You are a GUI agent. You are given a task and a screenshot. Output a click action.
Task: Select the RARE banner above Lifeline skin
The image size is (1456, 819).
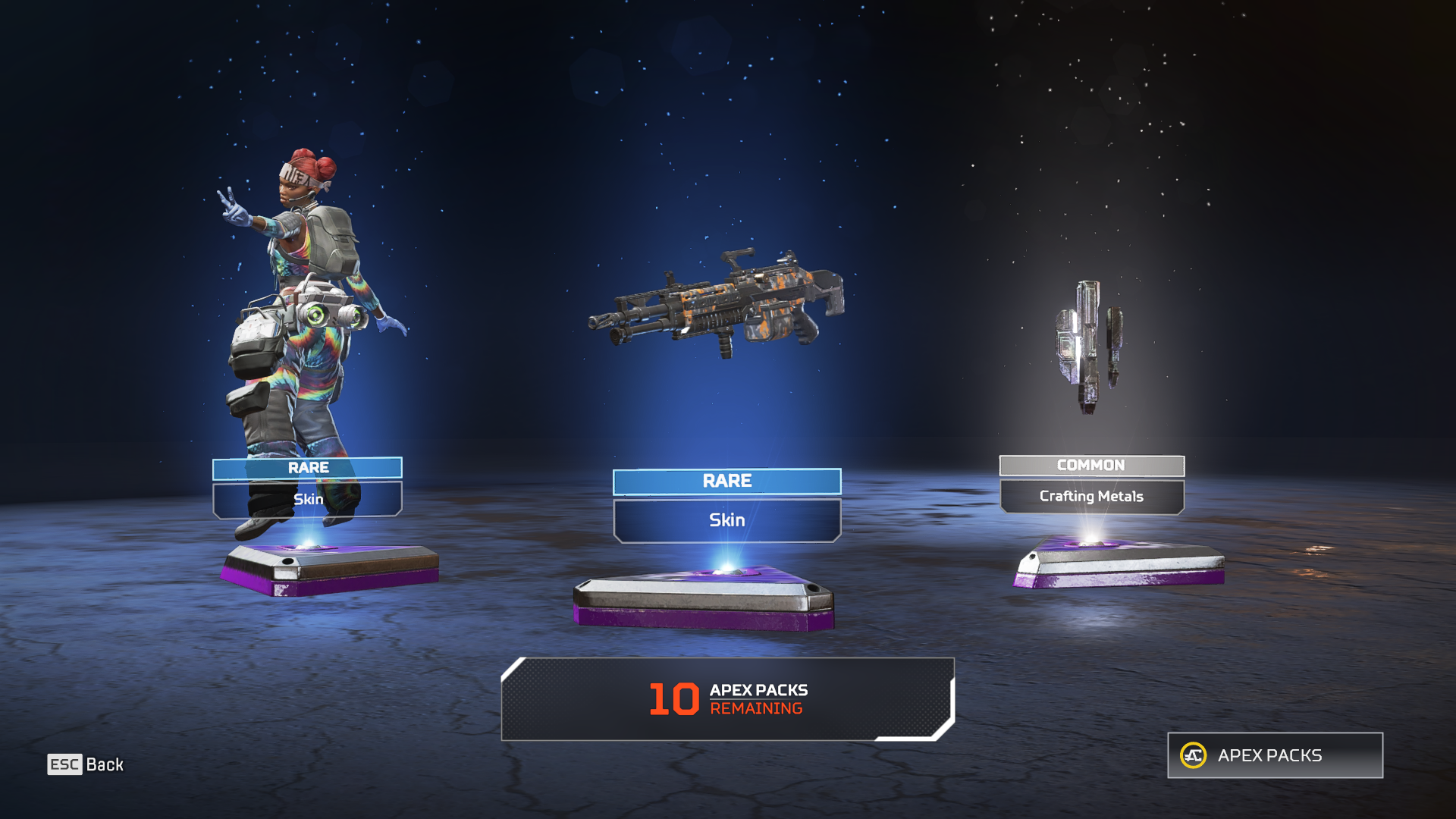click(306, 467)
